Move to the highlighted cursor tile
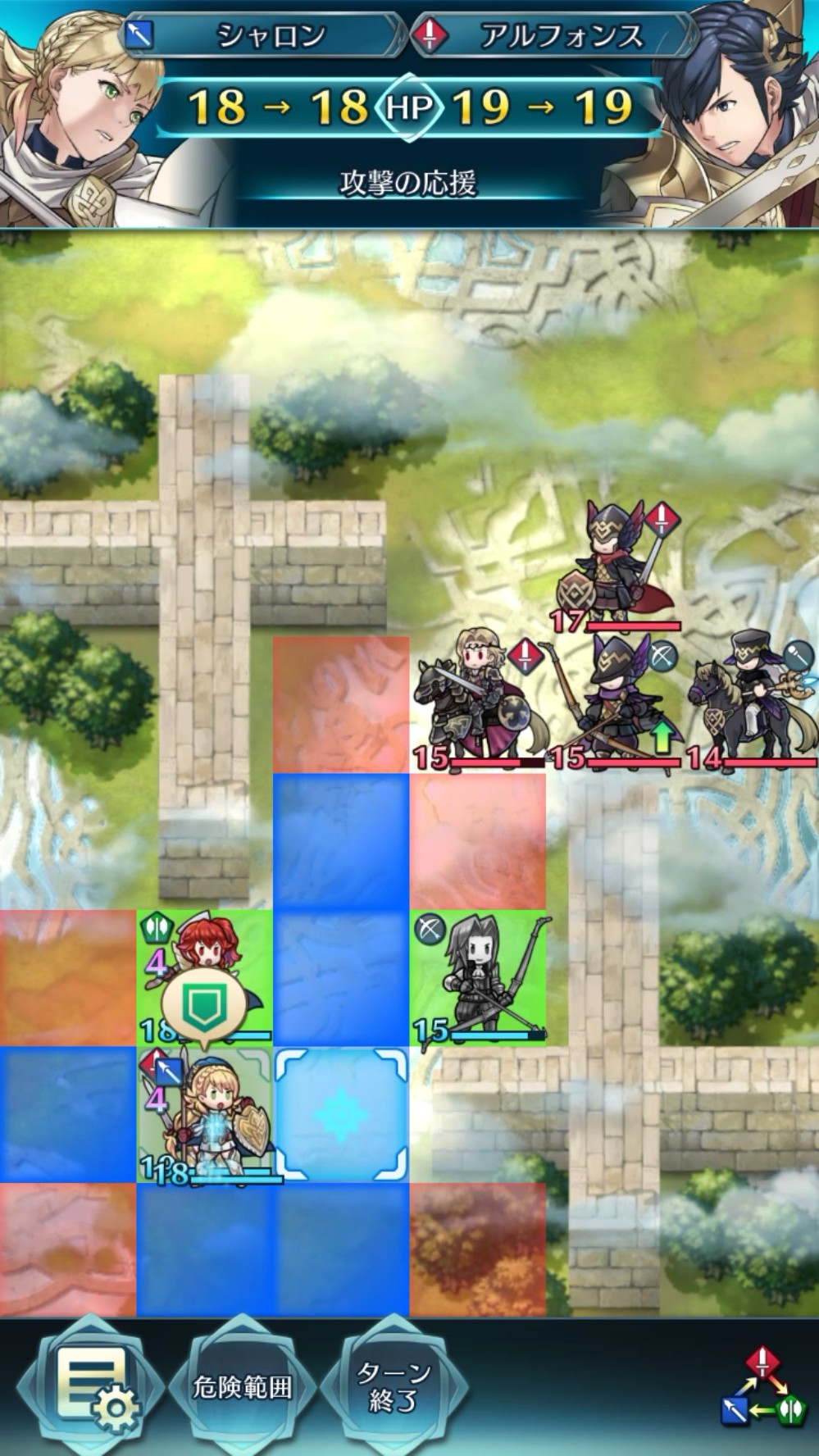The width and height of the screenshot is (819, 1456). click(341, 1115)
